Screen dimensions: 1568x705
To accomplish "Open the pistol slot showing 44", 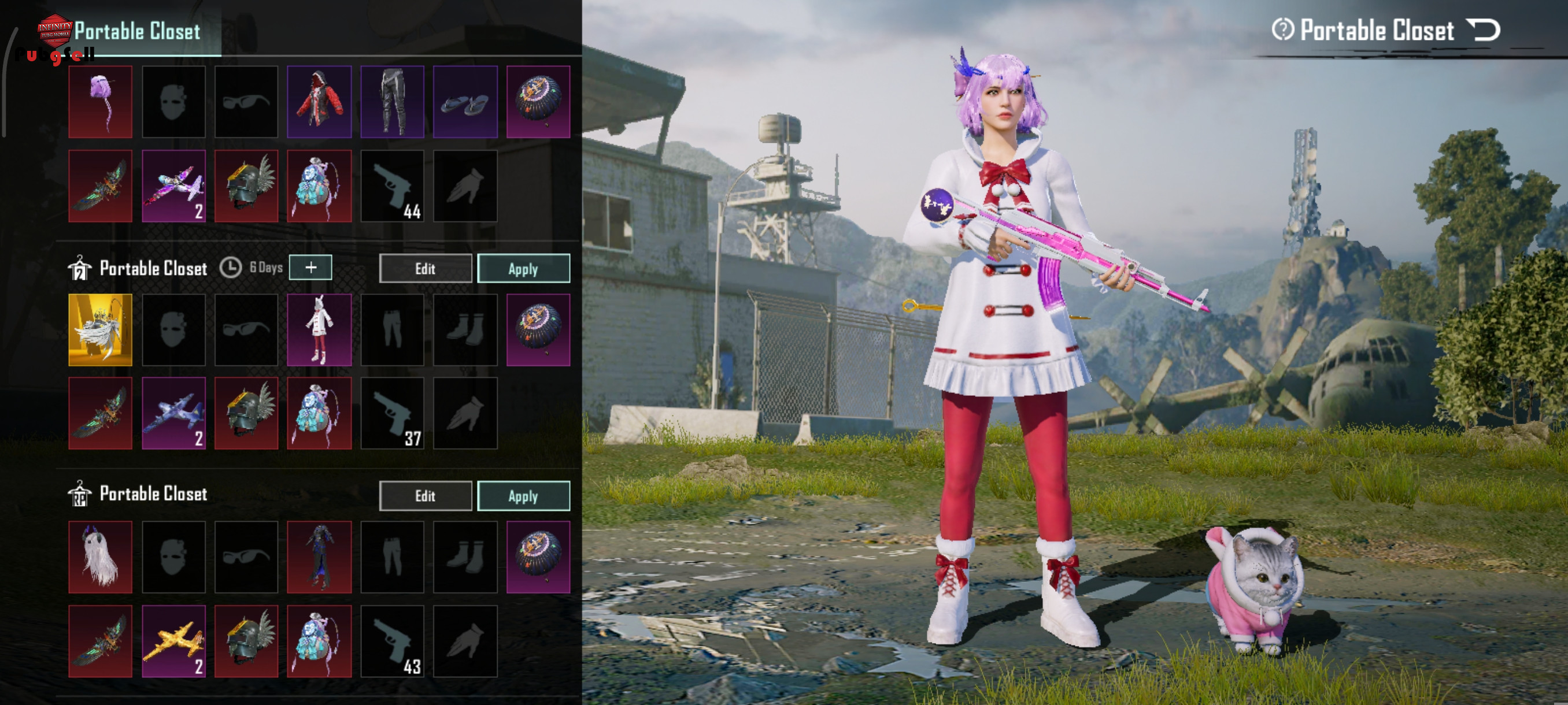I will coord(392,186).
